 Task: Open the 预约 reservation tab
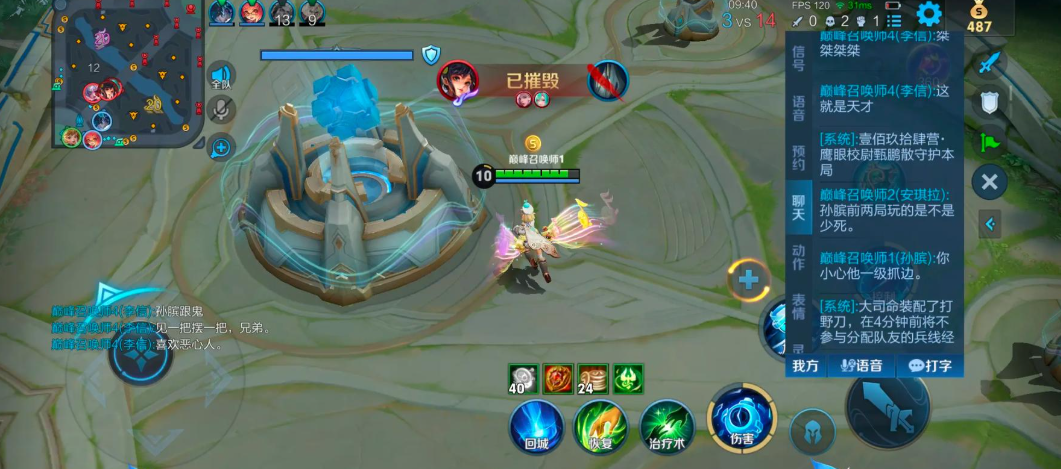pos(798,157)
